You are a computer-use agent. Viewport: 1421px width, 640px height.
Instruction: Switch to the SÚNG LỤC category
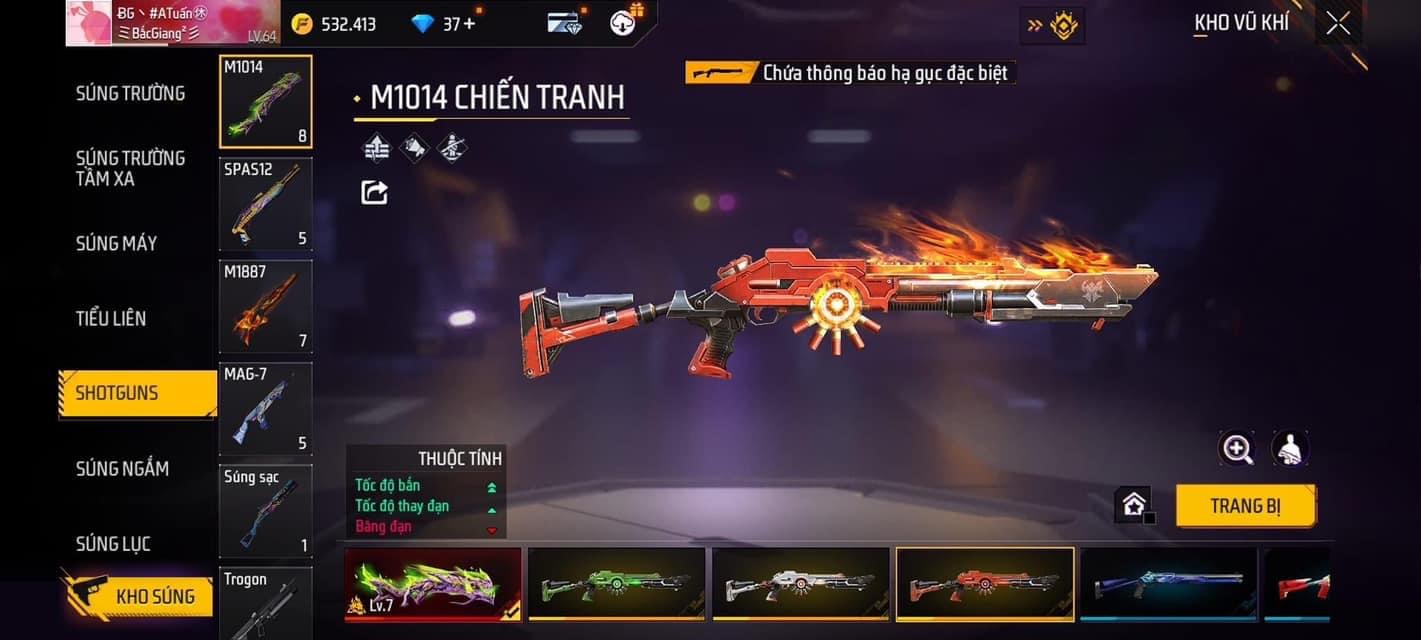113,544
